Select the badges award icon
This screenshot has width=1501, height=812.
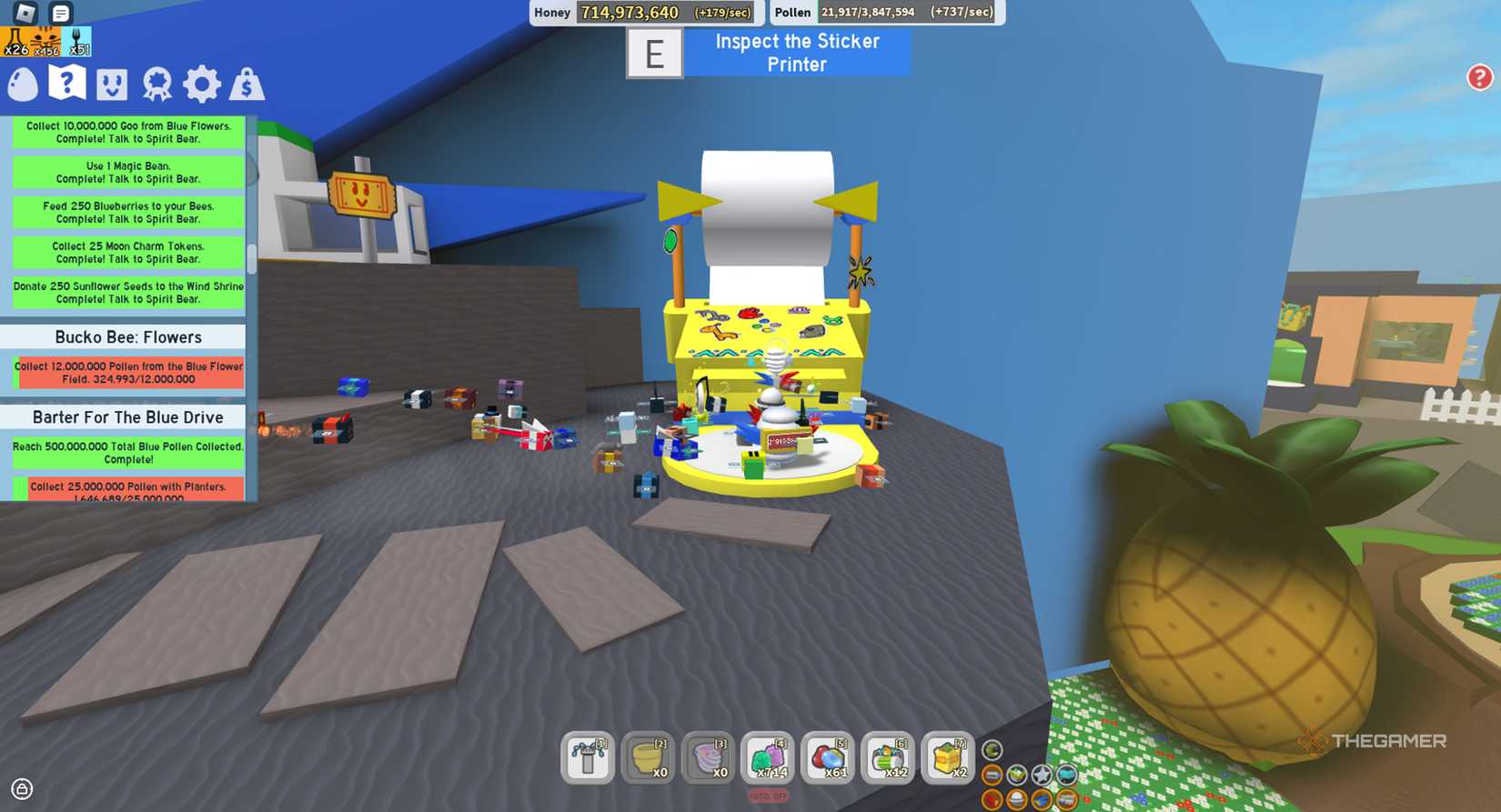pyautogui.click(x=156, y=84)
